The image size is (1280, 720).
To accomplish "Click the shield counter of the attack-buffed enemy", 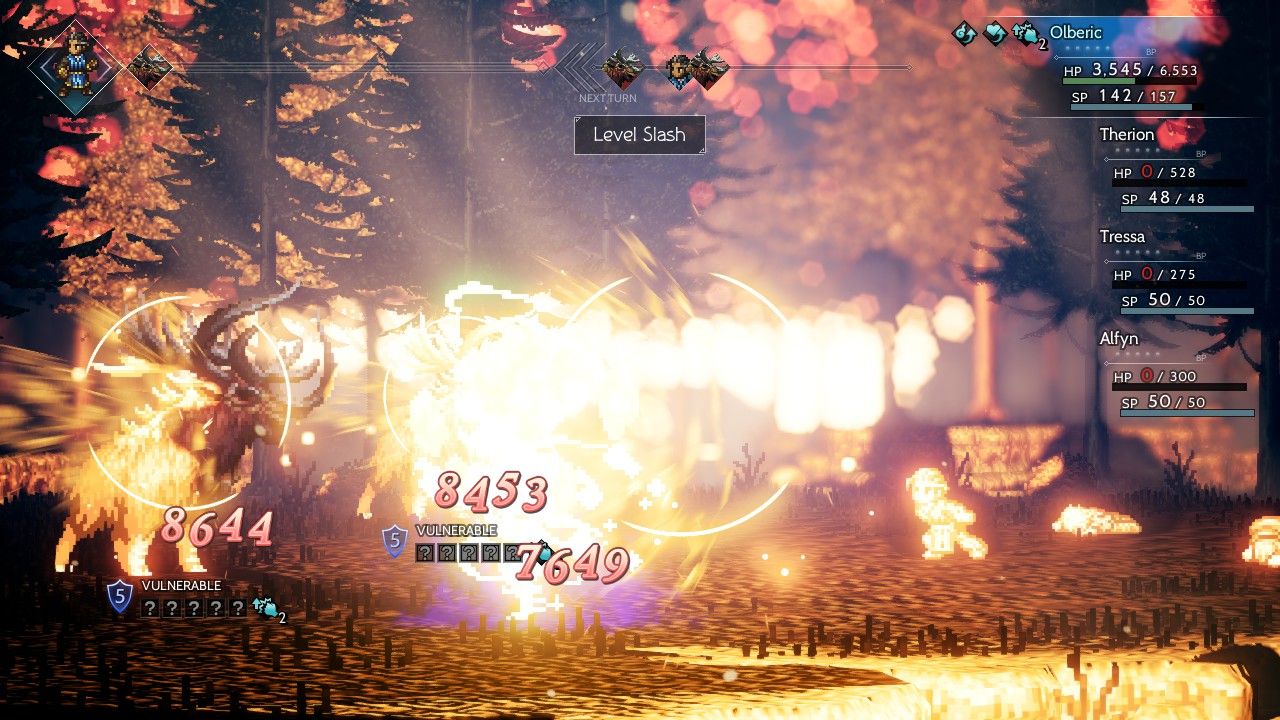I will 120,597.
